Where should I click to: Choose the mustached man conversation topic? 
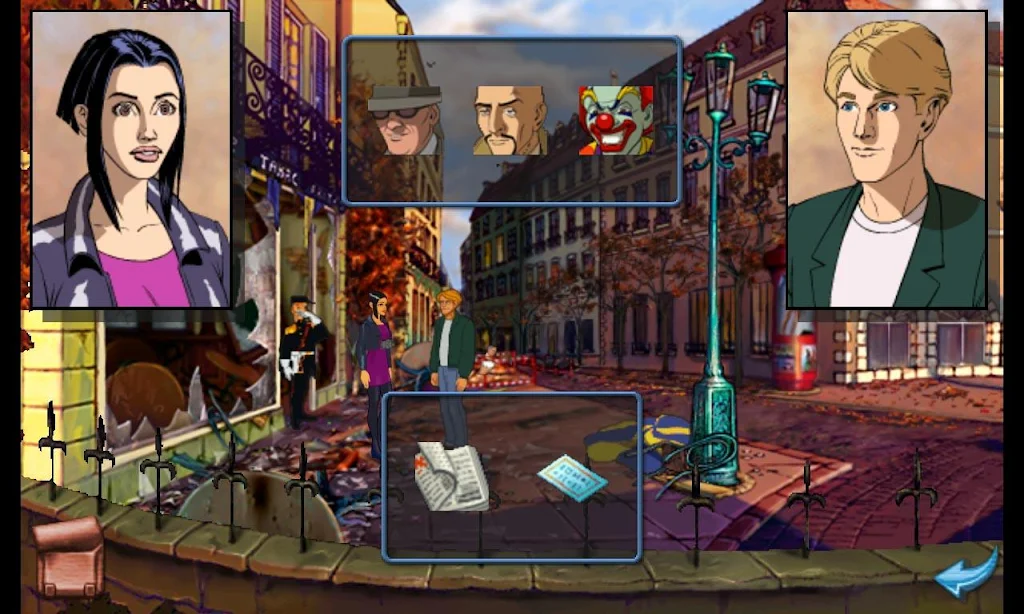click(x=509, y=120)
